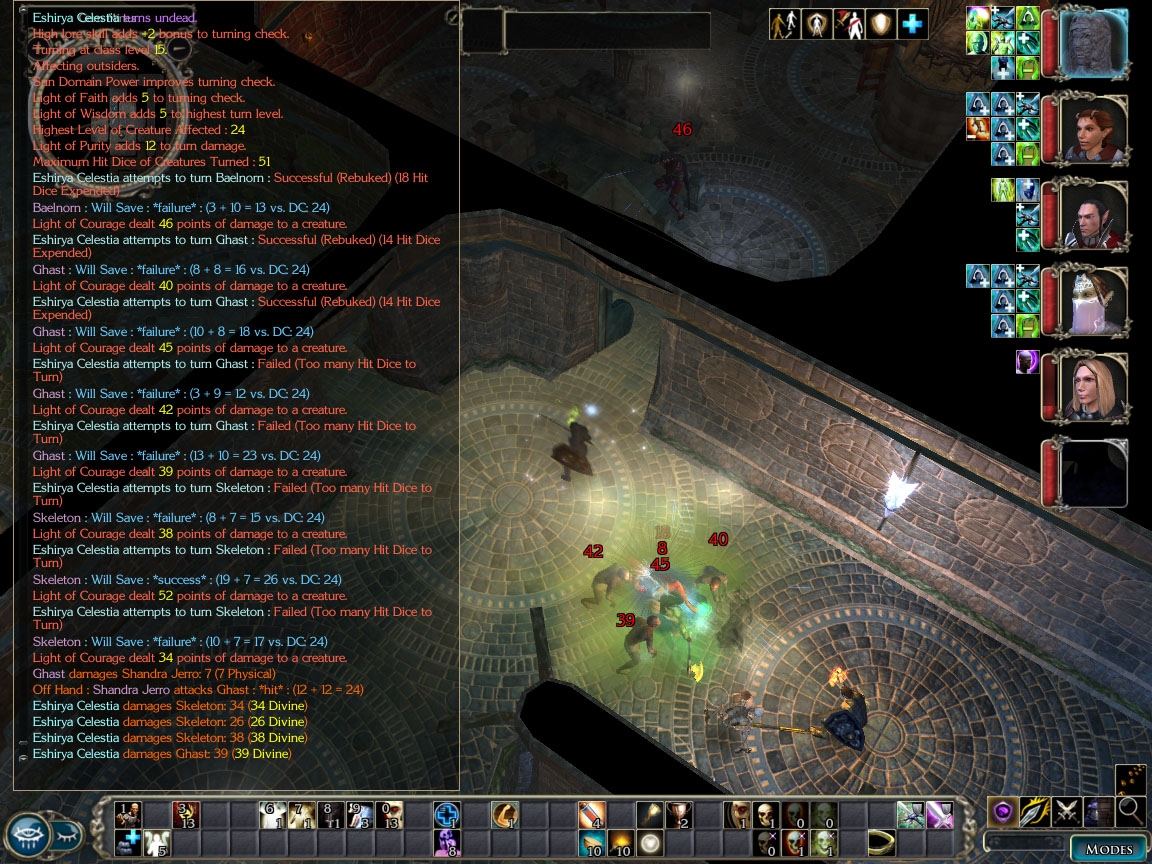This screenshot has width=1152, height=864.
Task: Click the shield icon in the top bar
Action: [x=880, y=24]
